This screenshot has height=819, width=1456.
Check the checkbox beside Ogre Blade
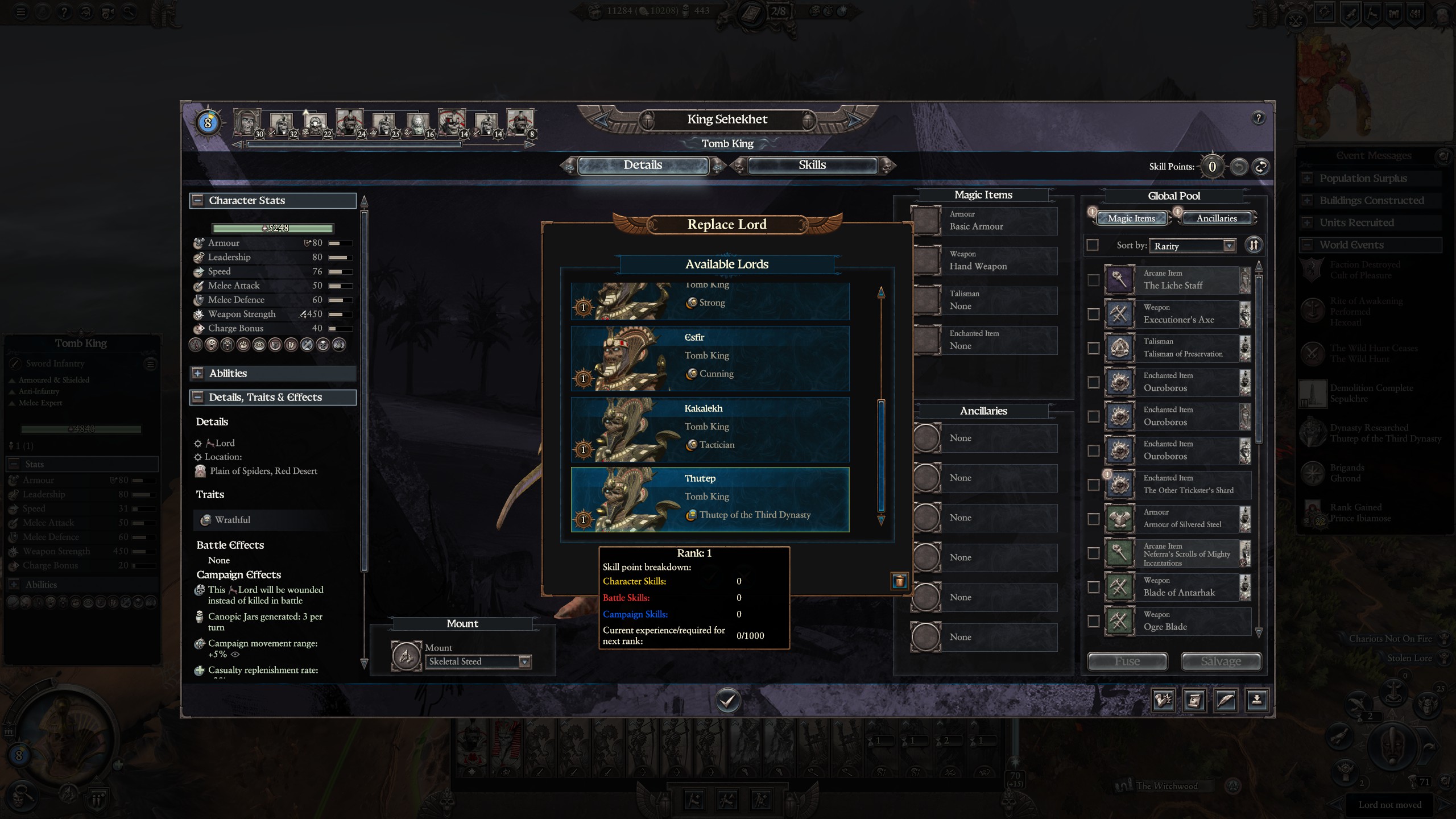tap(1093, 622)
